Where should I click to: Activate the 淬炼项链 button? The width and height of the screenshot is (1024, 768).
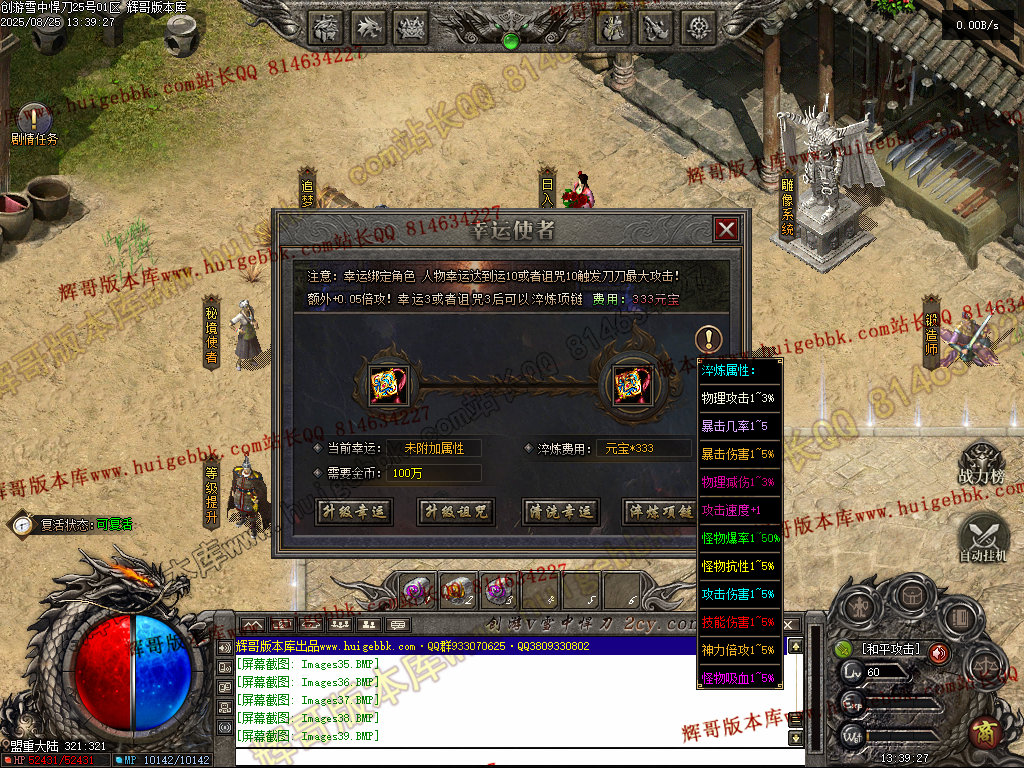pyautogui.click(x=659, y=511)
